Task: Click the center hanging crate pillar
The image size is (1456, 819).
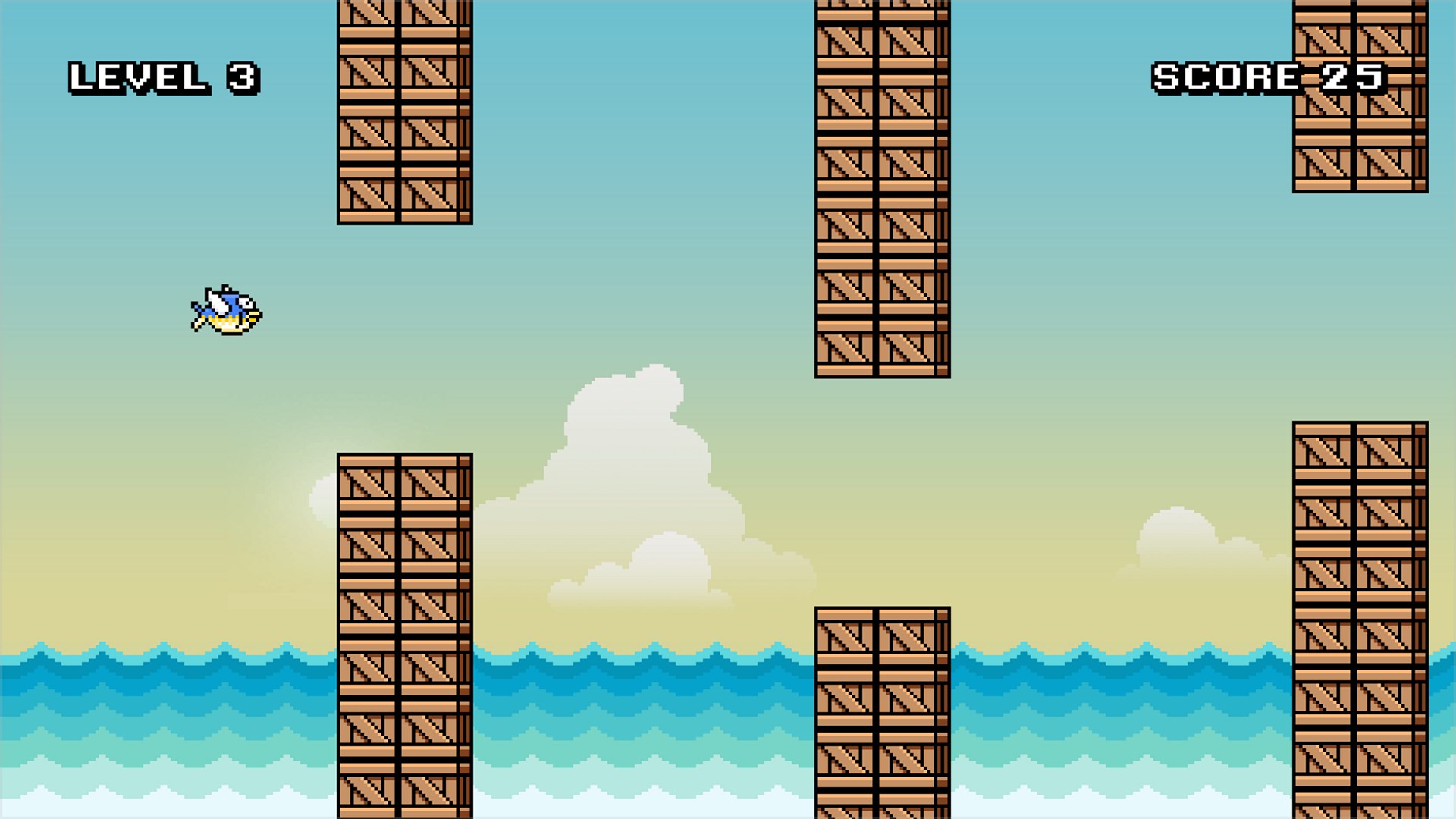Action: coord(880,190)
